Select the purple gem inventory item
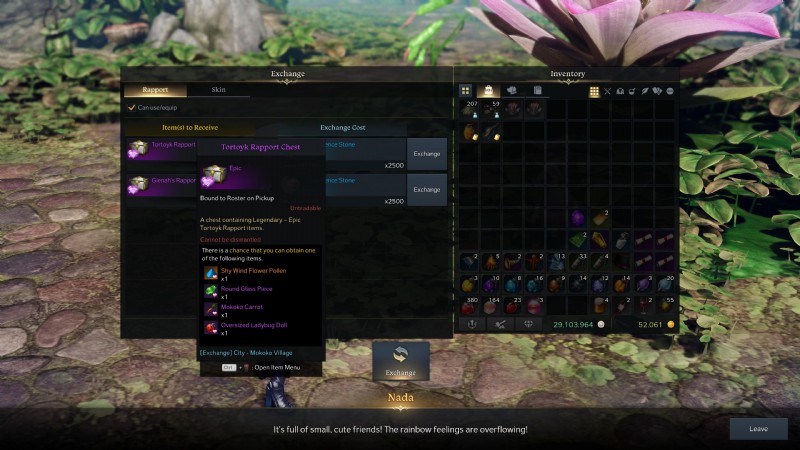Viewport: 800px width, 450px height. click(577, 217)
